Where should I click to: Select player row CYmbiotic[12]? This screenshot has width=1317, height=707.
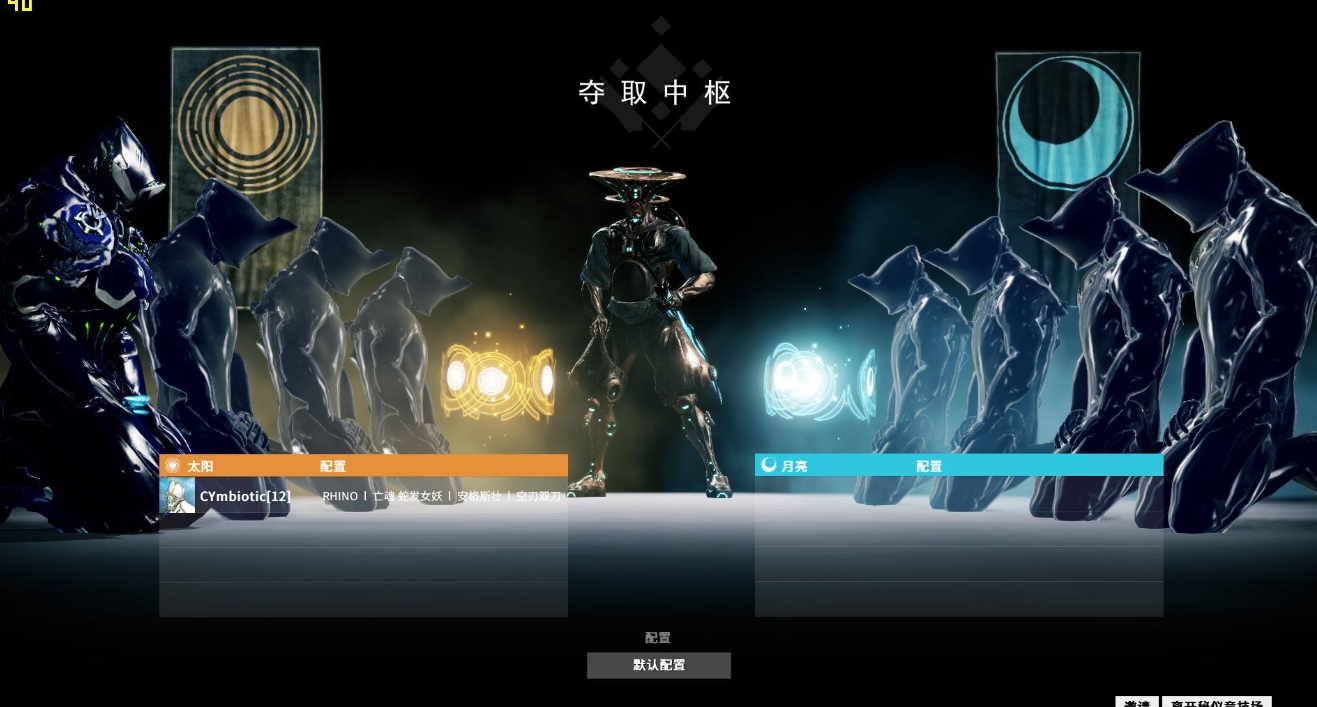[x=380, y=496]
